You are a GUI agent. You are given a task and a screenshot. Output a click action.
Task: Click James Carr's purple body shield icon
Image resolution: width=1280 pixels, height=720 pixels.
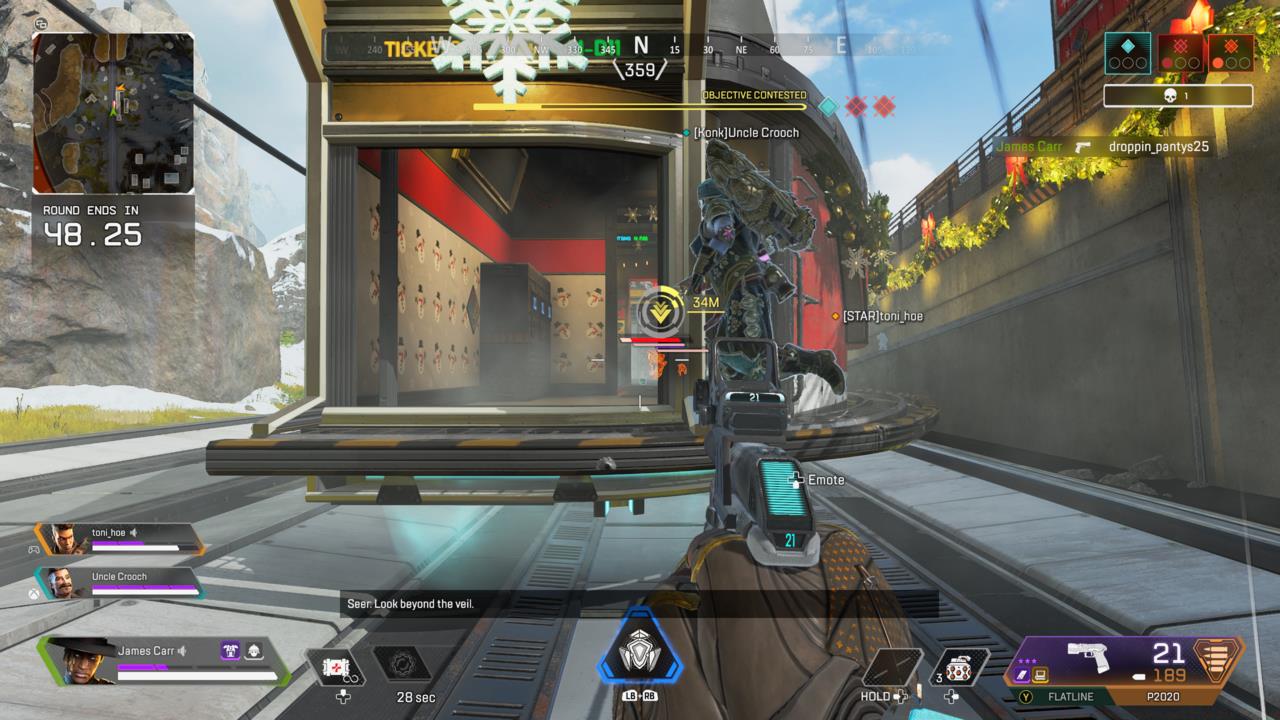(229, 651)
